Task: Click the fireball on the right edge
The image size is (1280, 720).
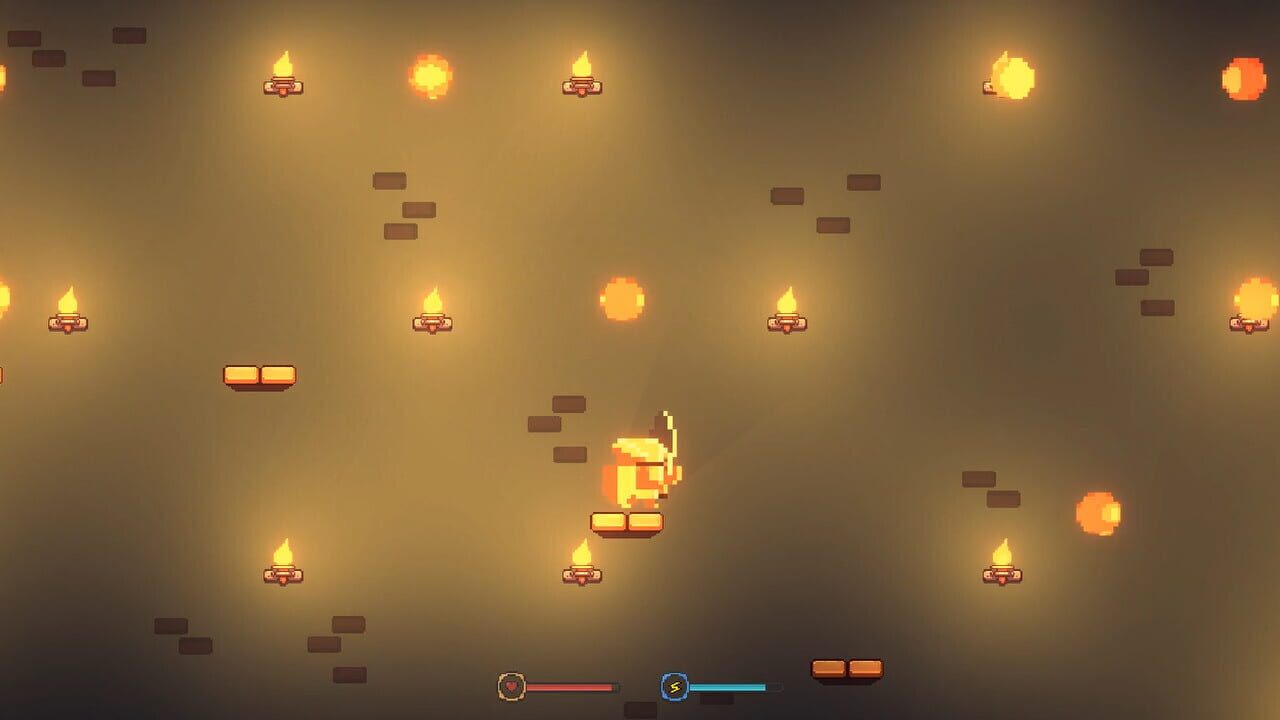Action: (x=1098, y=512)
